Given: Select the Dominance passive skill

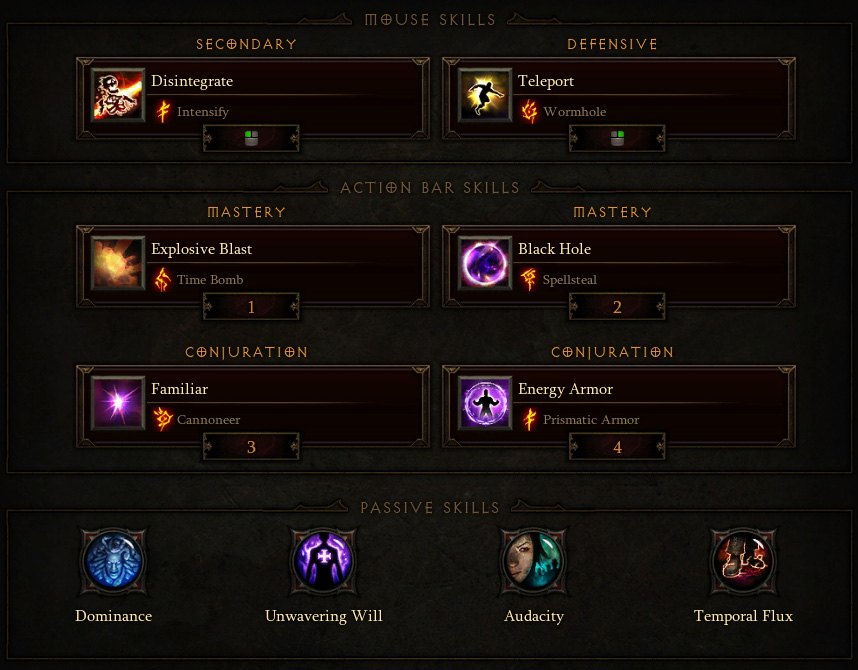Looking at the screenshot, I should [113, 561].
